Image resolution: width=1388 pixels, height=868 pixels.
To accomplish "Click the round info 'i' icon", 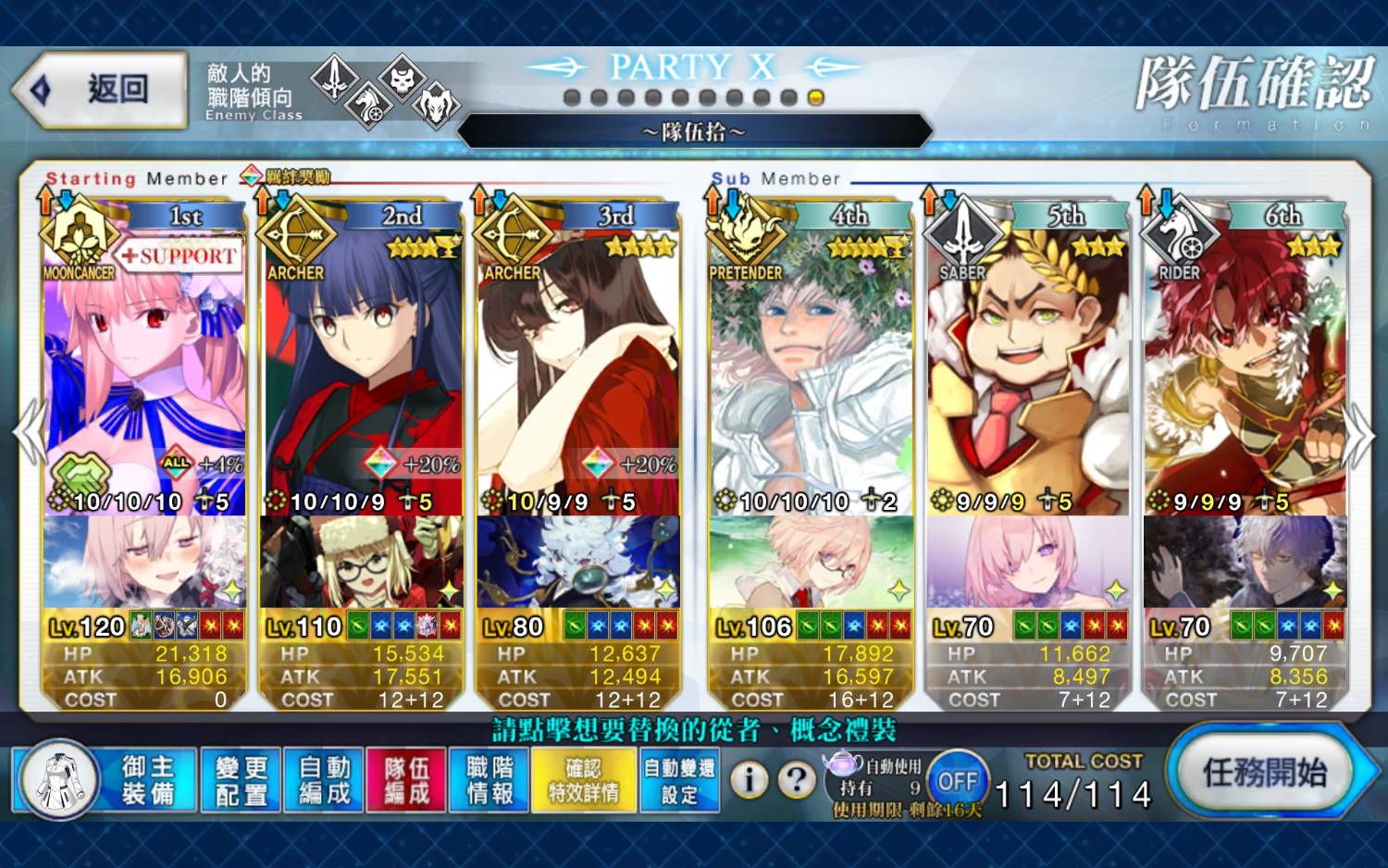I will click(750, 780).
